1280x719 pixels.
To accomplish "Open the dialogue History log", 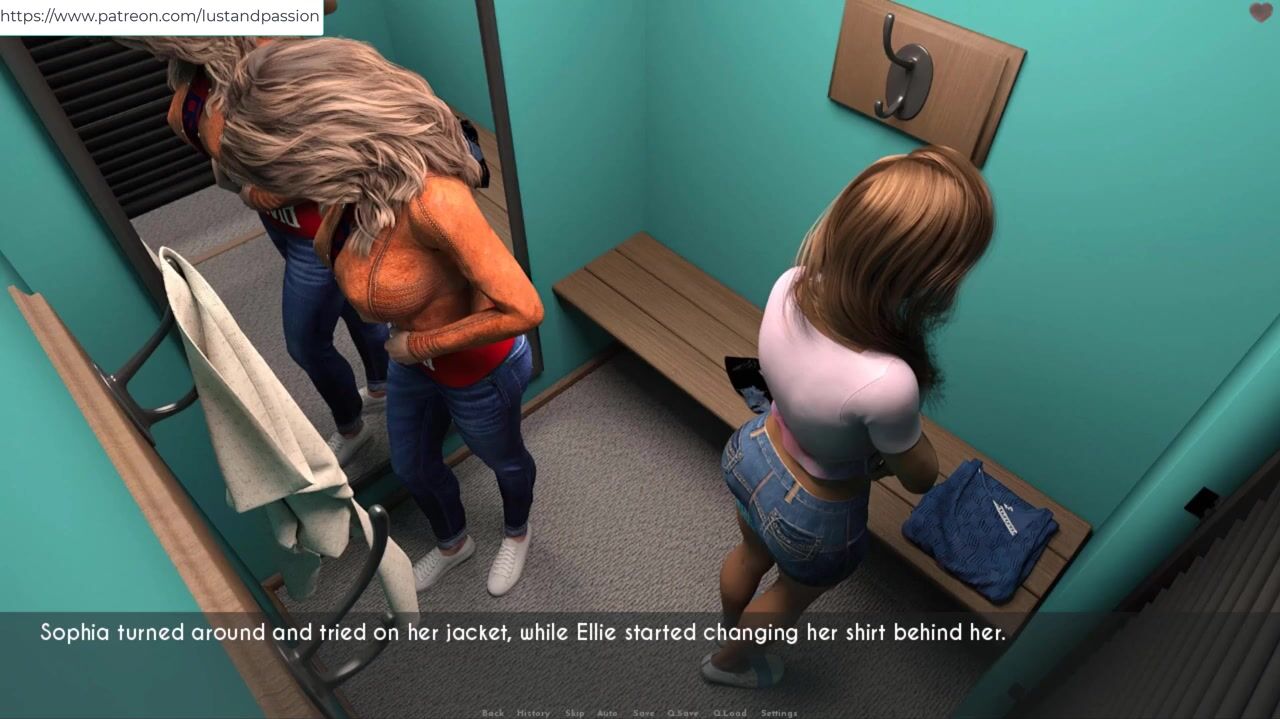I will [x=533, y=713].
